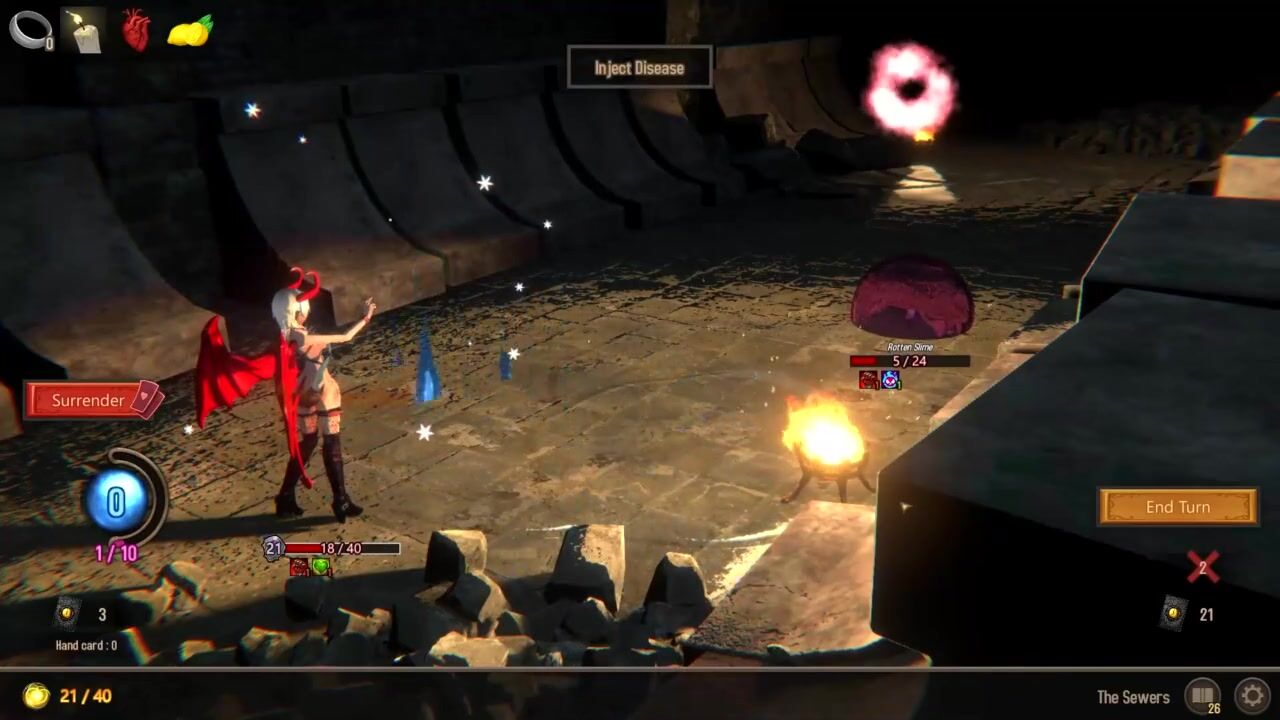Click the End Turn button
This screenshot has height=720, width=1280.
(1177, 507)
